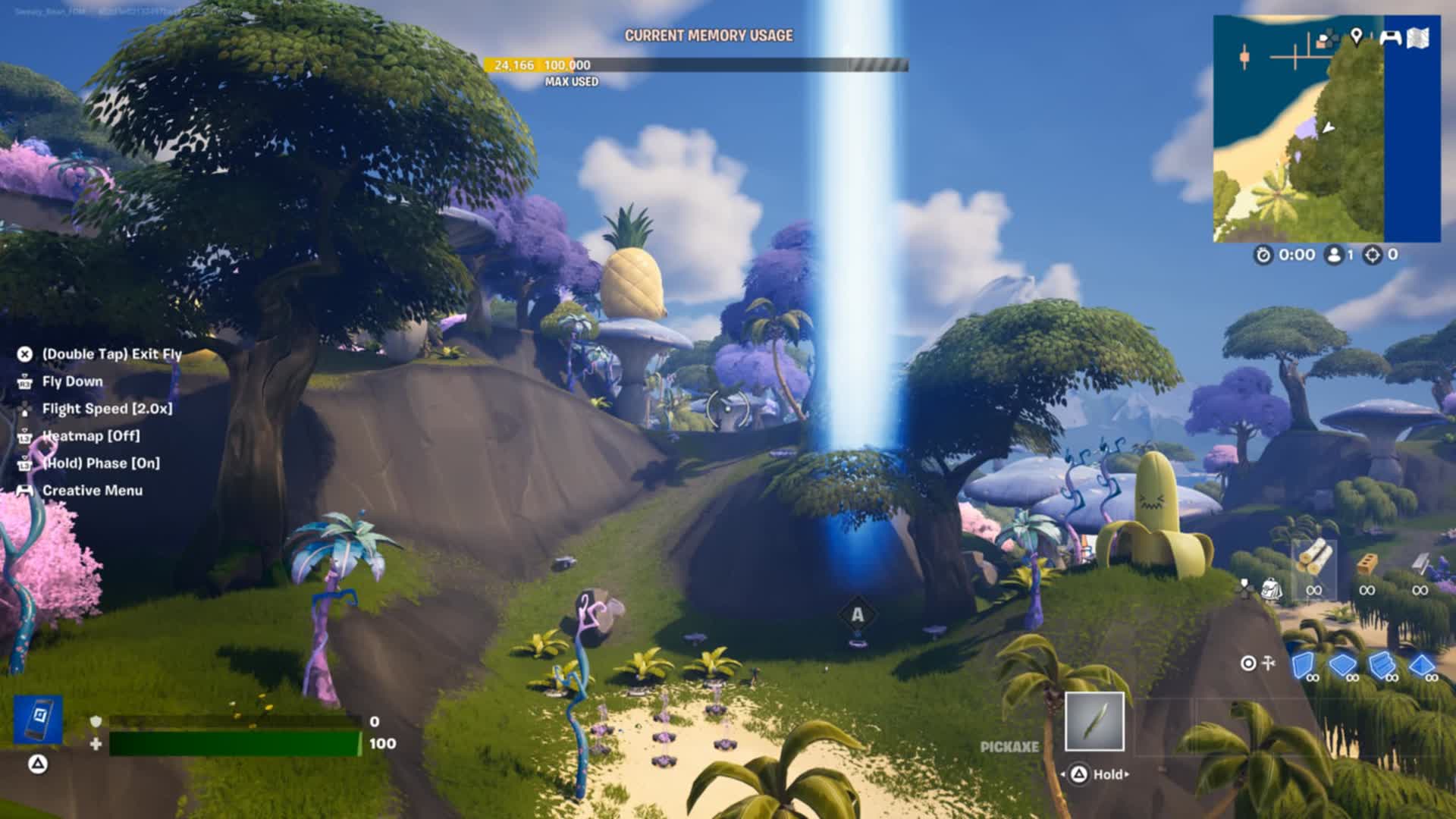Select the stairs building piece
Image resolution: width=1456 pixels, height=819 pixels.
[x=1382, y=665]
